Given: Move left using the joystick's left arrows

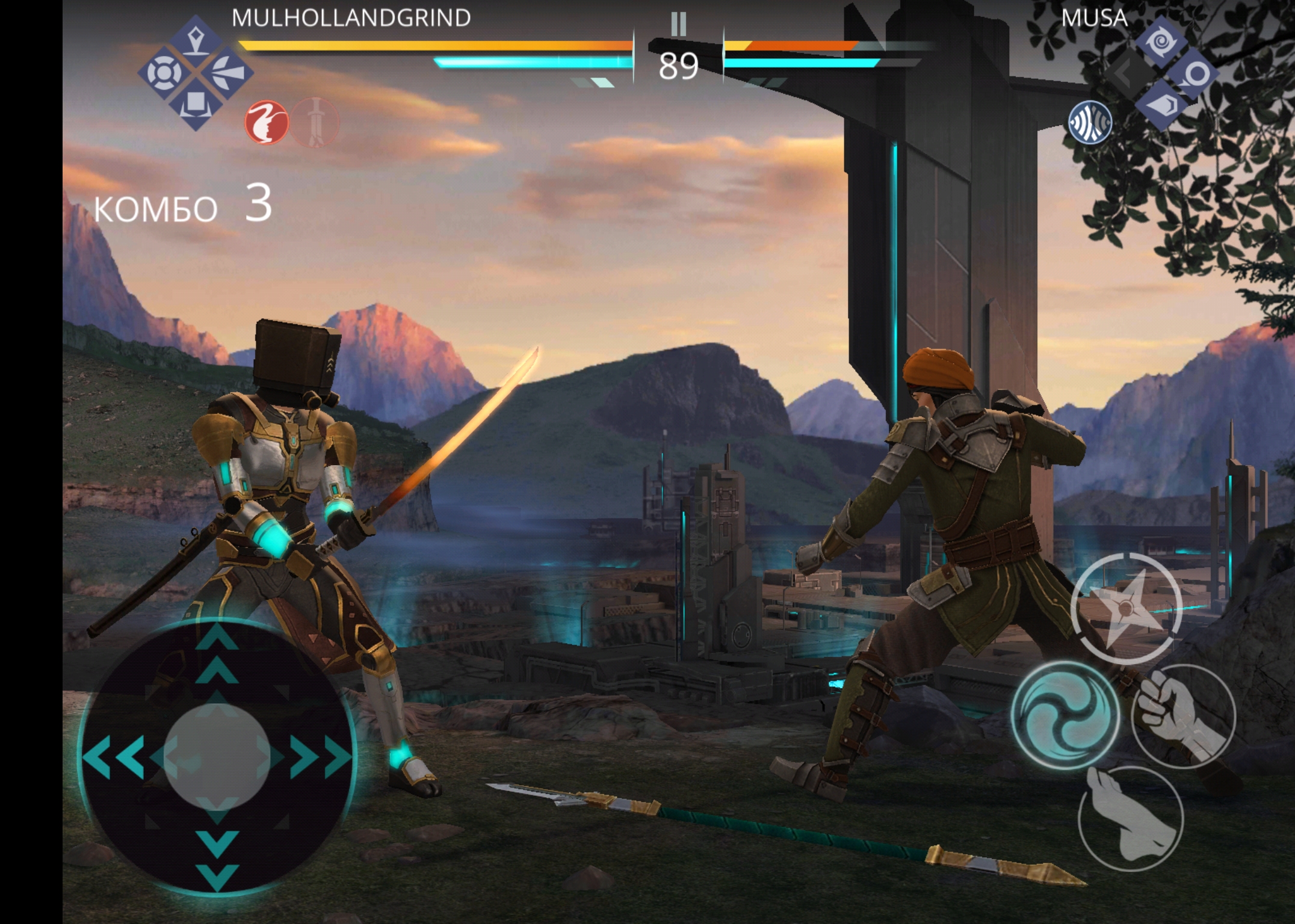Looking at the screenshot, I should [x=114, y=756].
